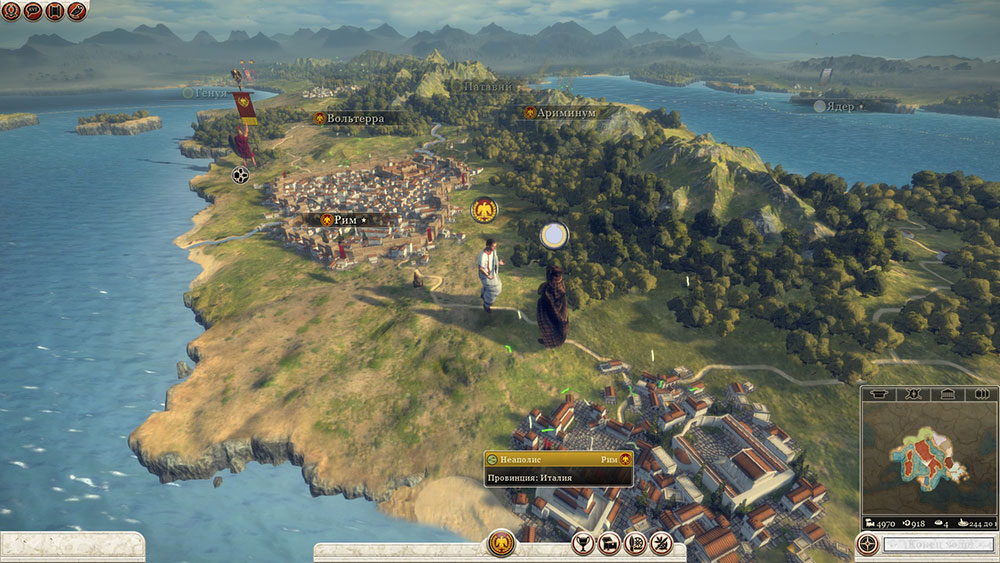Image resolution: width=1000 pixels, height=563 pixels.
Task: Open the treasure chest finance icon
Action: (608, 544)
